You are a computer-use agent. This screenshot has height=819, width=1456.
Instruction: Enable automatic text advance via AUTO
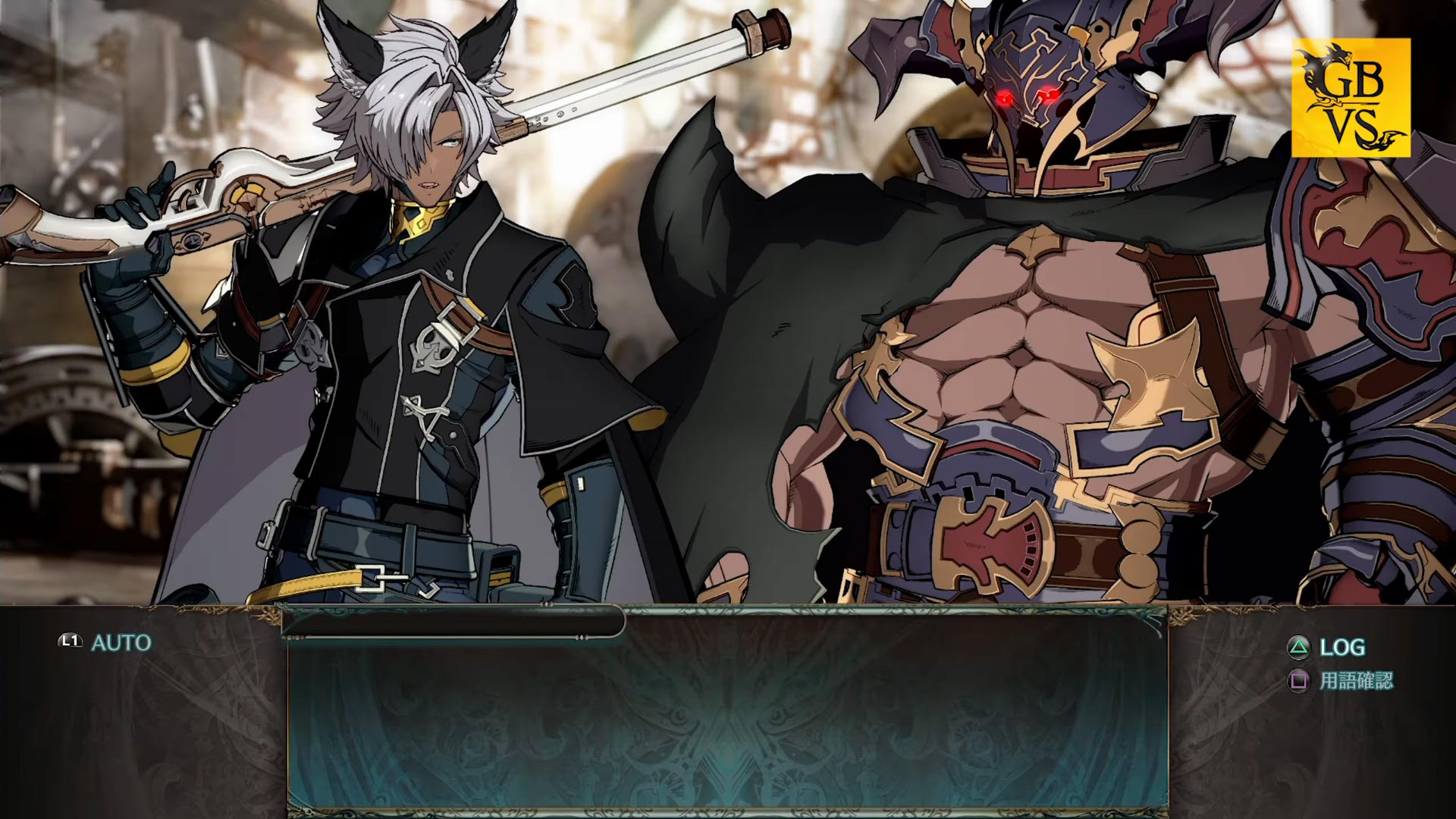(121, 641)
